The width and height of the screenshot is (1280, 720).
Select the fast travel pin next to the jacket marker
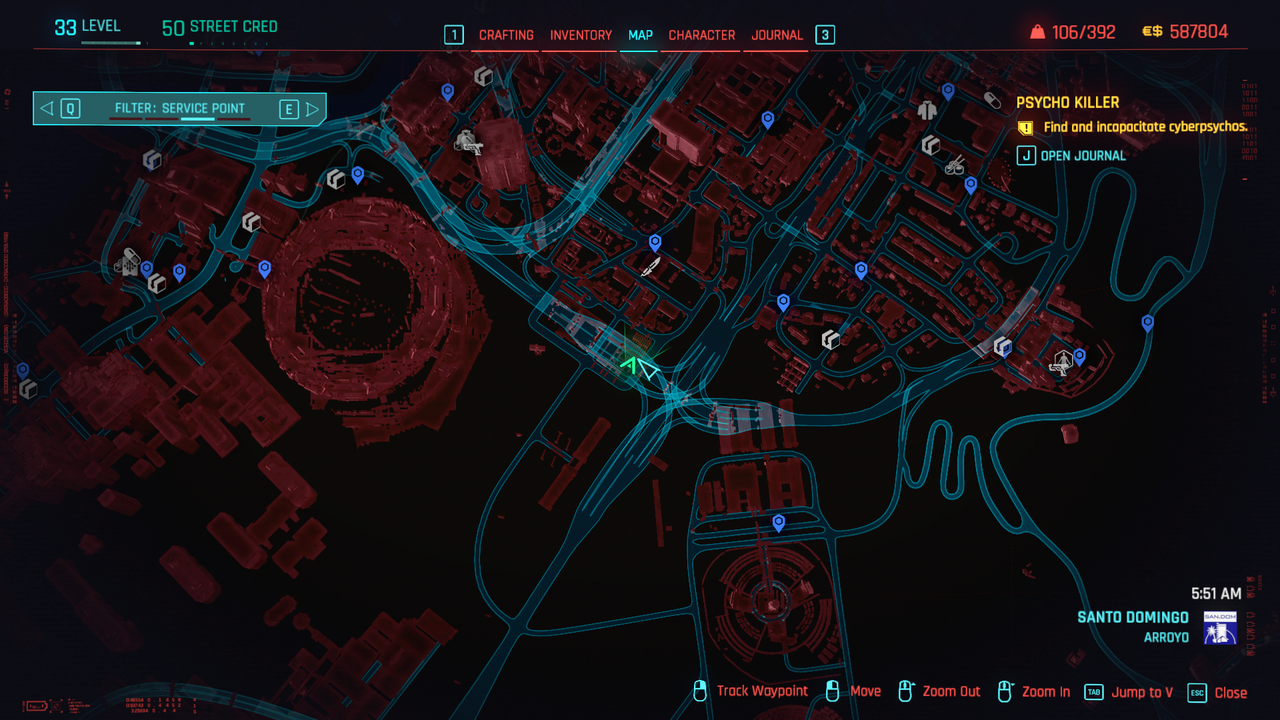pyautogui.click(x=948, y=91)
